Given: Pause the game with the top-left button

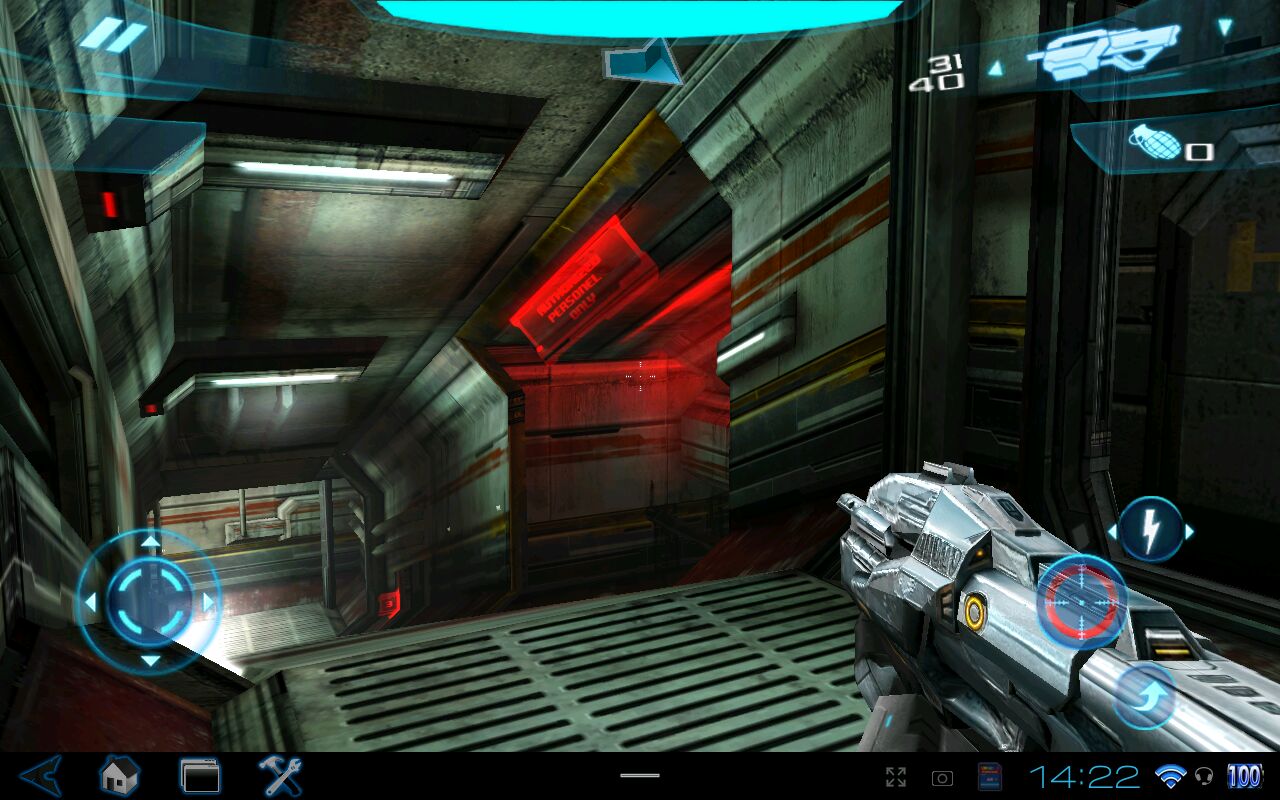Looking at the screenshot, I should 113,37.
